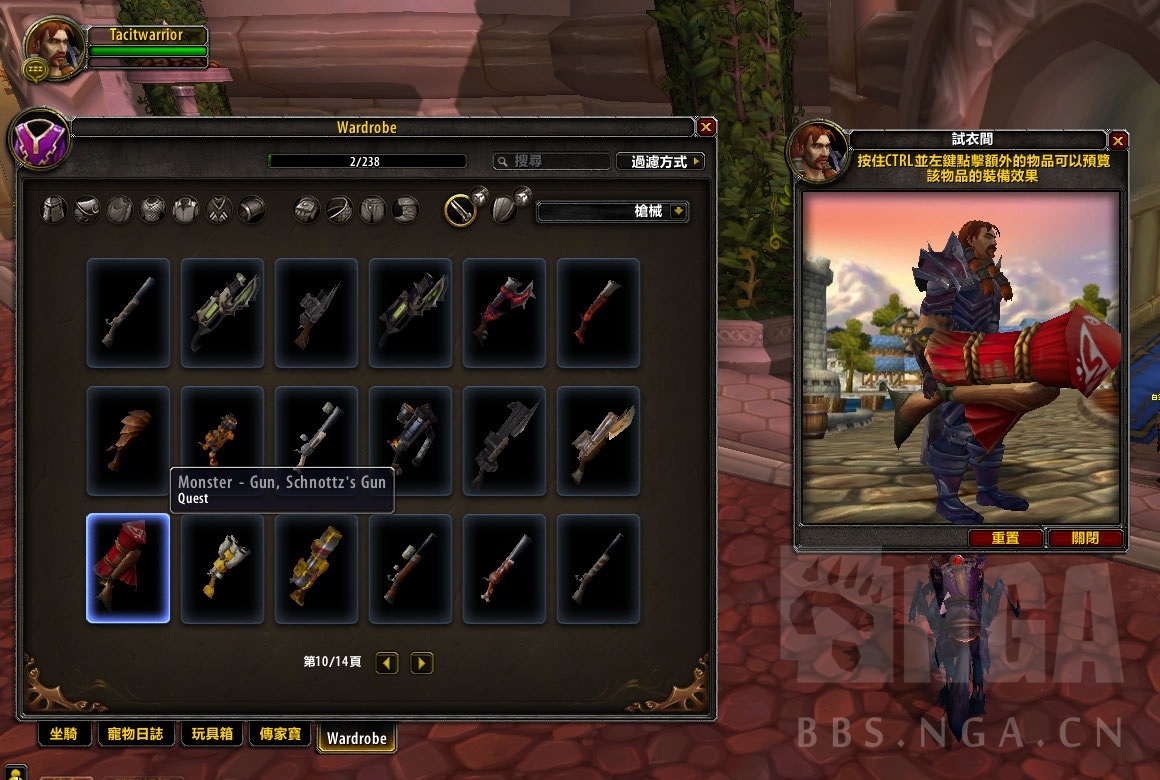Go to the next wardrobe page

(x=422, y=662)
